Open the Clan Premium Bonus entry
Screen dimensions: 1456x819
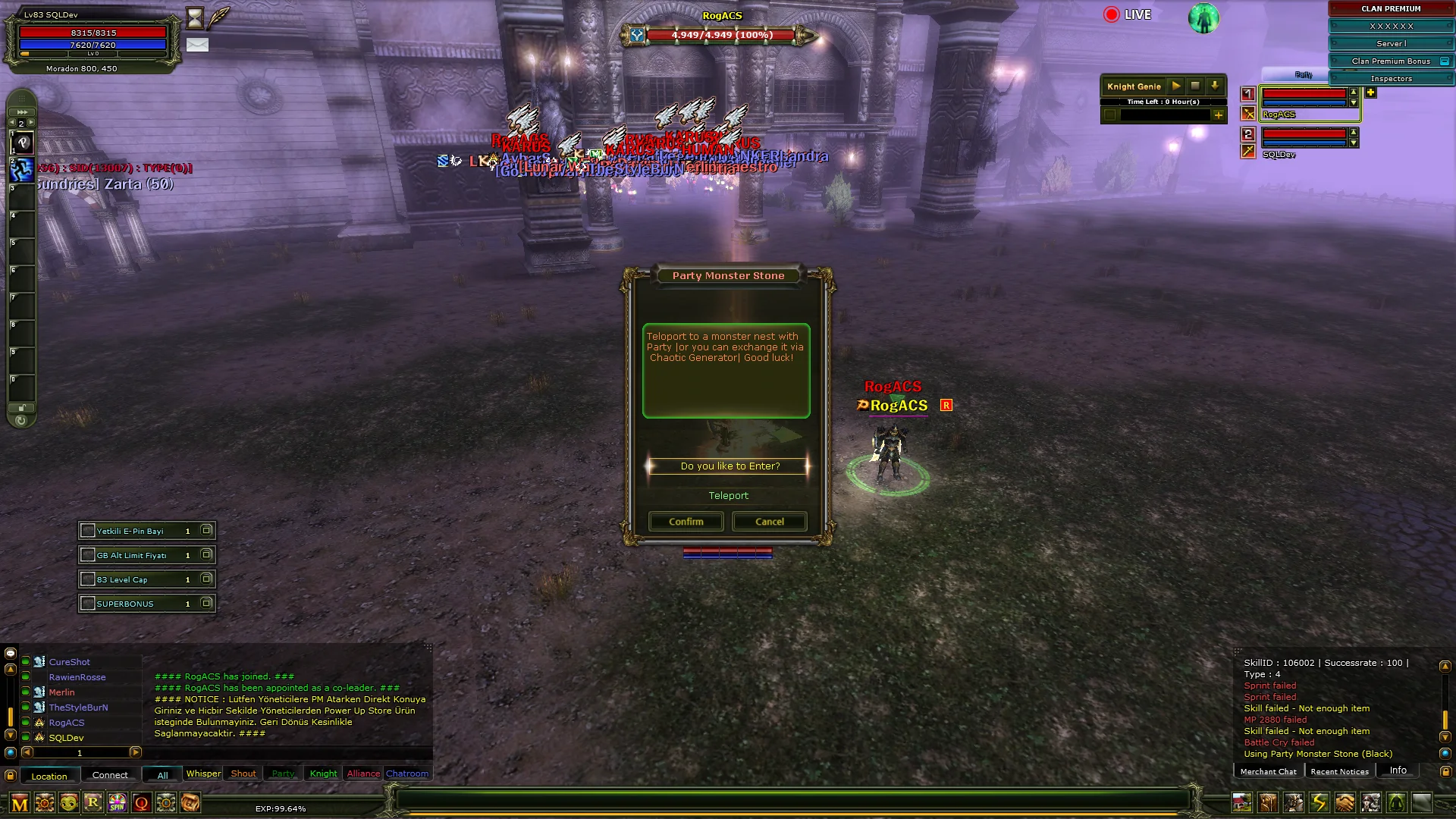(x=1391, y=61)
